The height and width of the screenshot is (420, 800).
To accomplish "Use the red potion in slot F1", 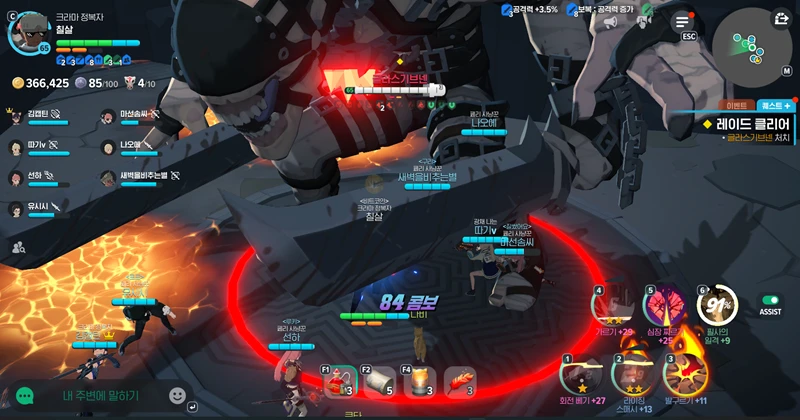I will point(341,381).
